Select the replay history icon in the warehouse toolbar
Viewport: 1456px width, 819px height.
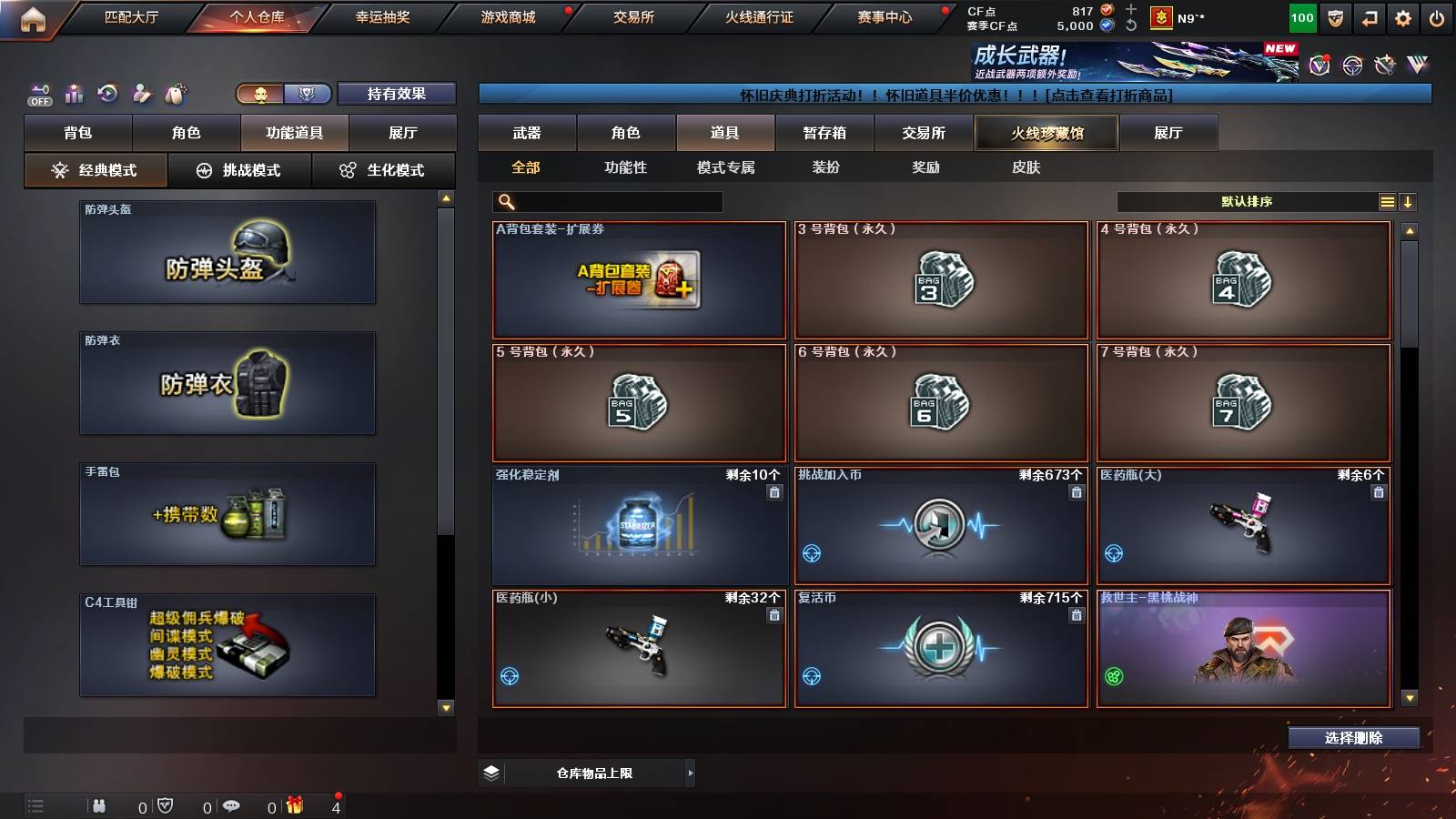[x=107, y=93]
